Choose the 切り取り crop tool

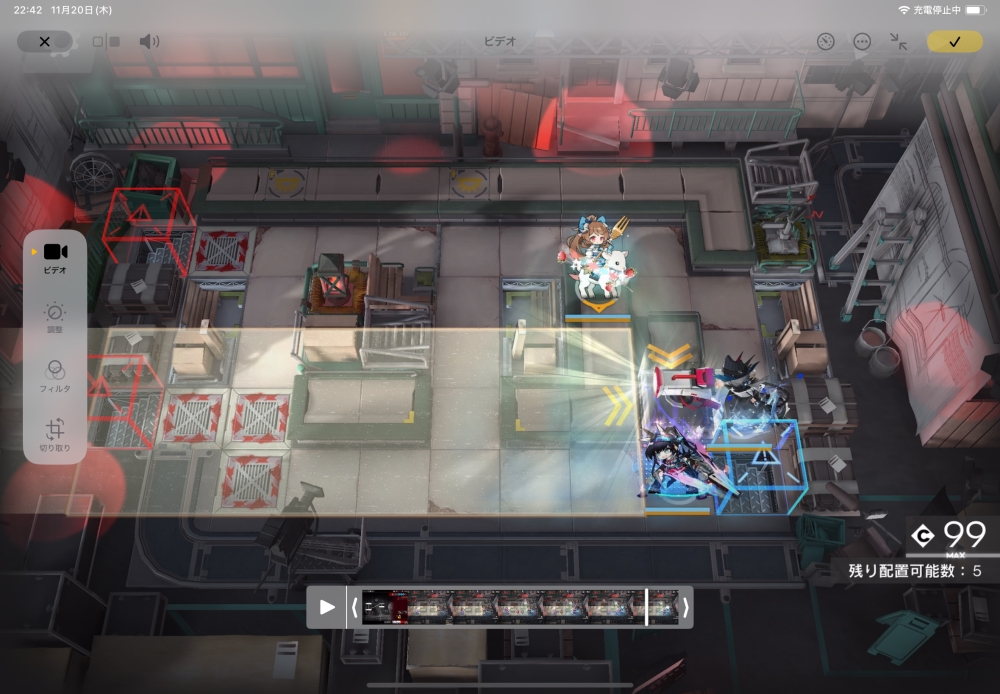(55, 433)
